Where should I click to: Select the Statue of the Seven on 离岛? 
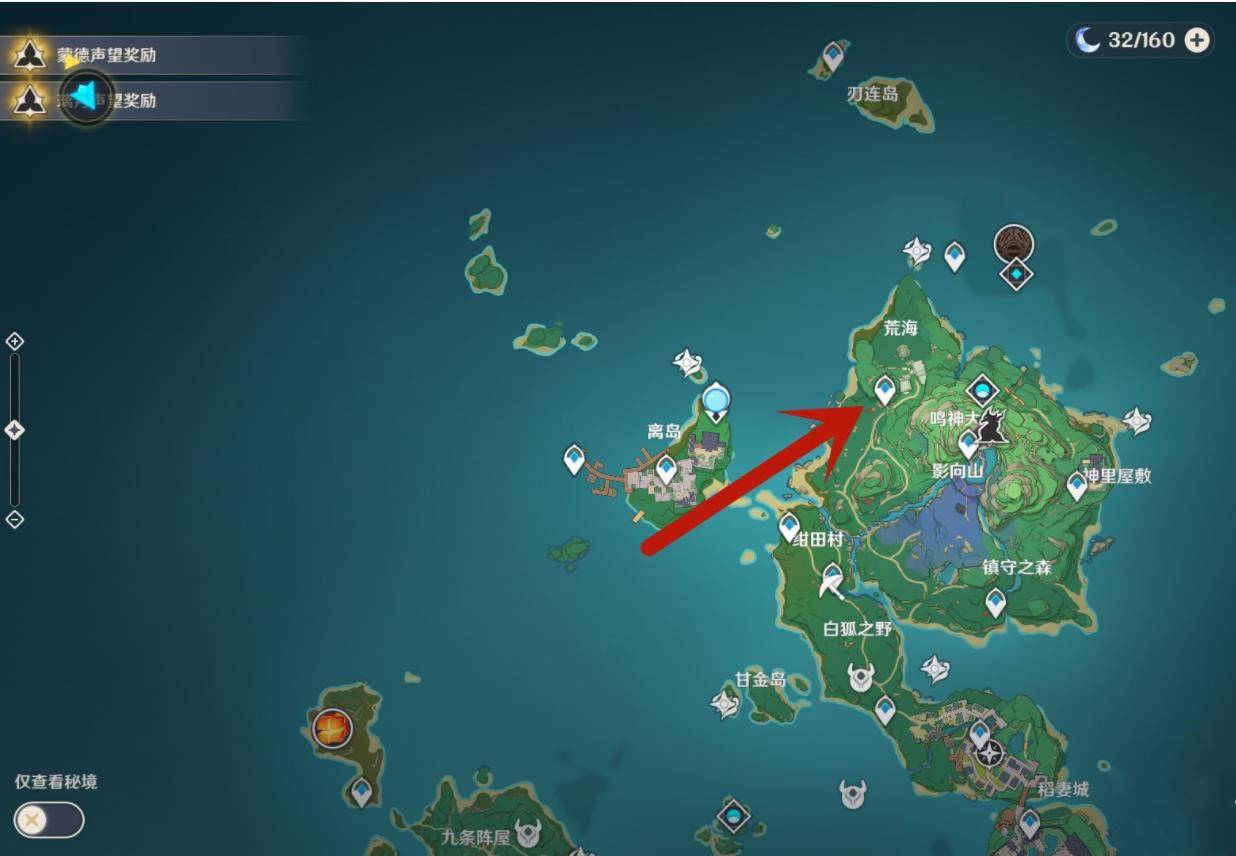716,401
